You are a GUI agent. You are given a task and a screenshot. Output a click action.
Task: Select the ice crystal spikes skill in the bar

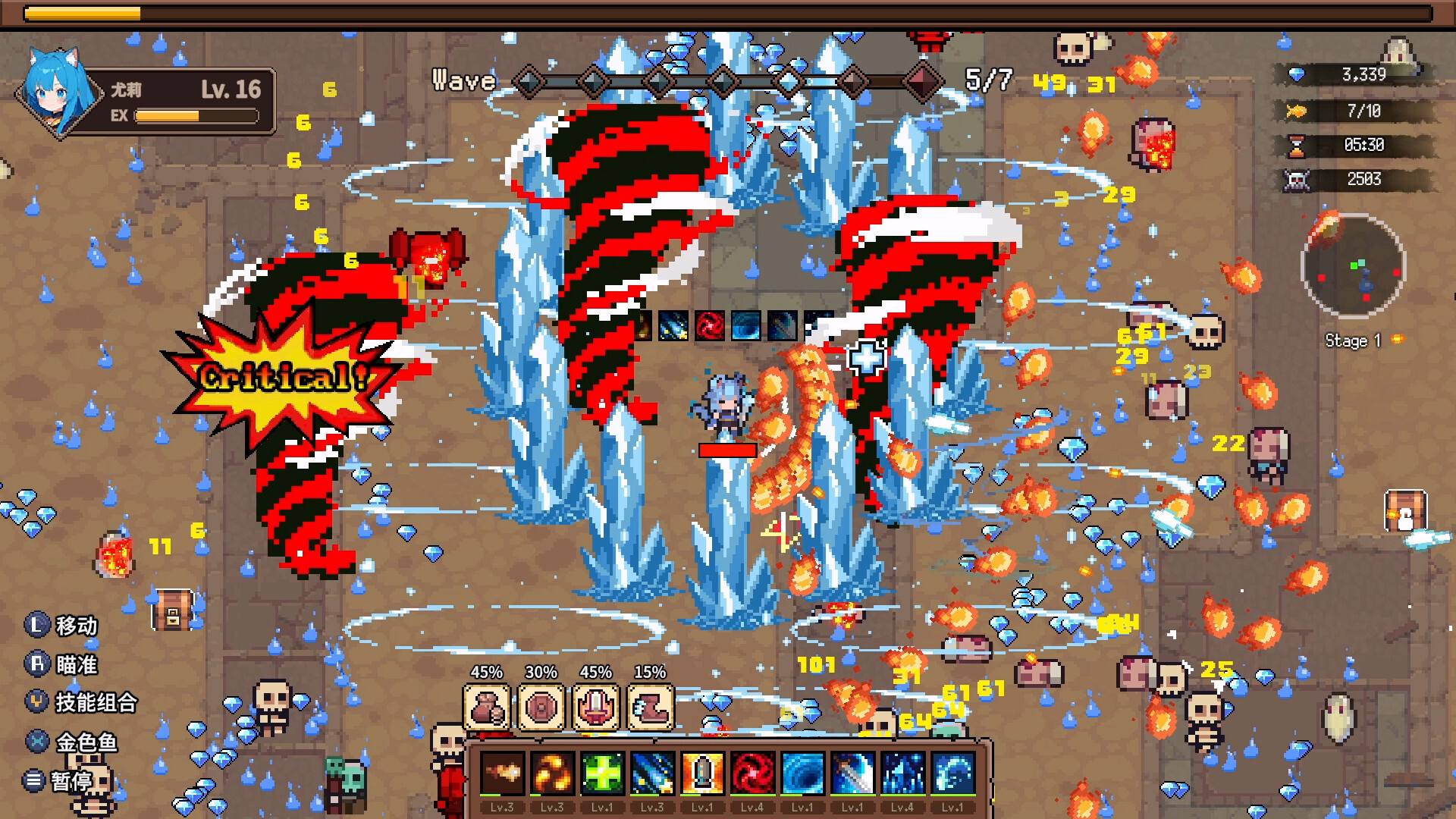click(902, 773)
